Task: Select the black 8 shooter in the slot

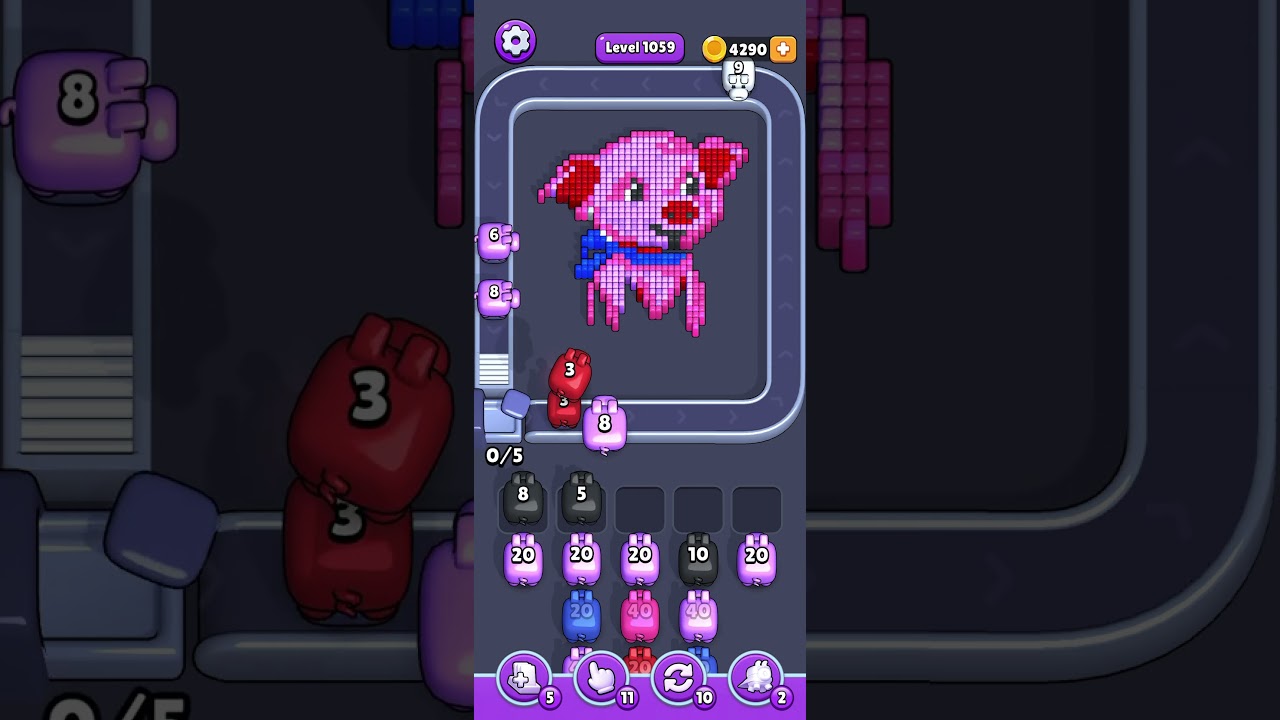Action: (522, 500)
